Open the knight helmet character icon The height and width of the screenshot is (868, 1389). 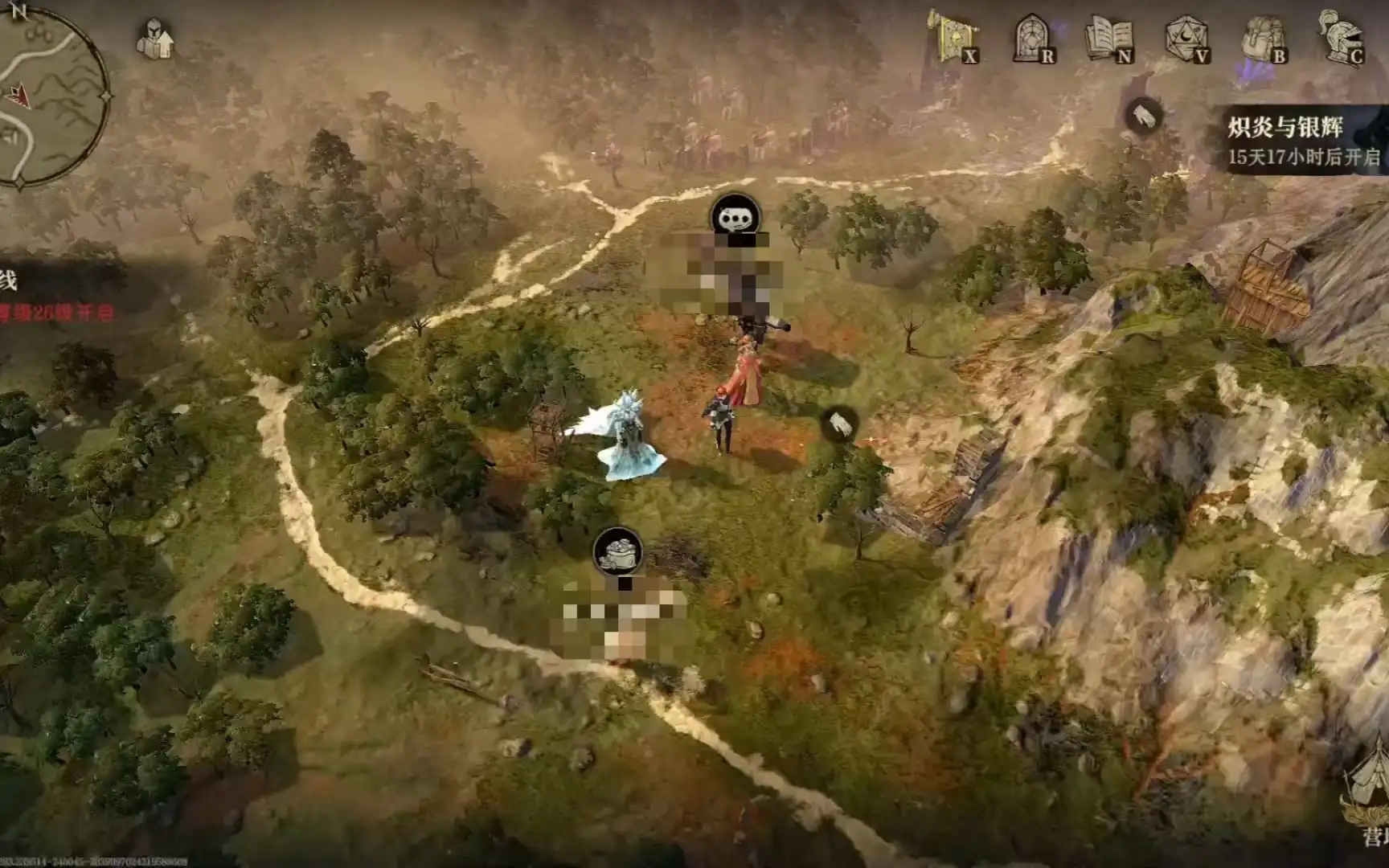click(x=1341, y=36)
